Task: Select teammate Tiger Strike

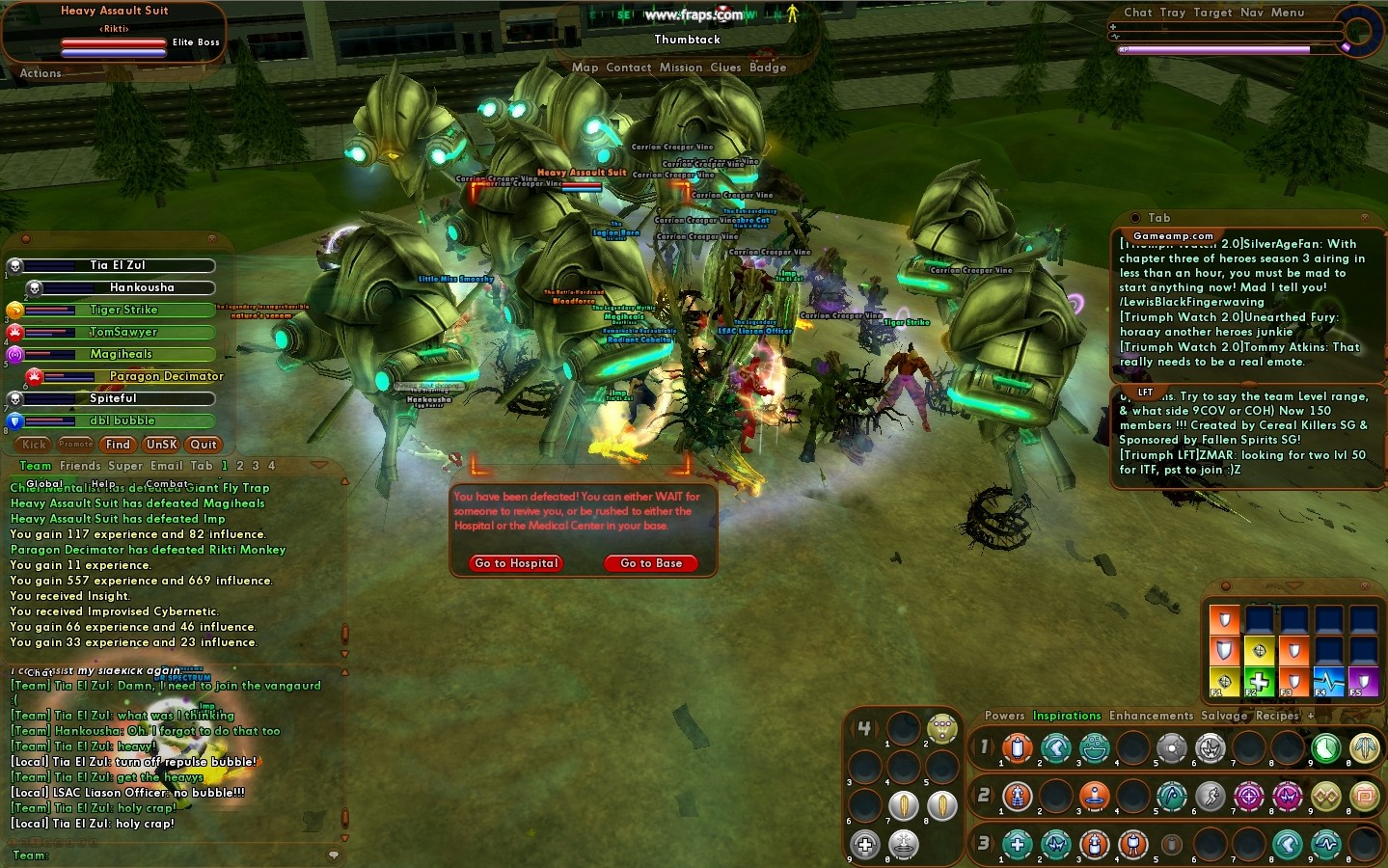Action: point(123,310)
